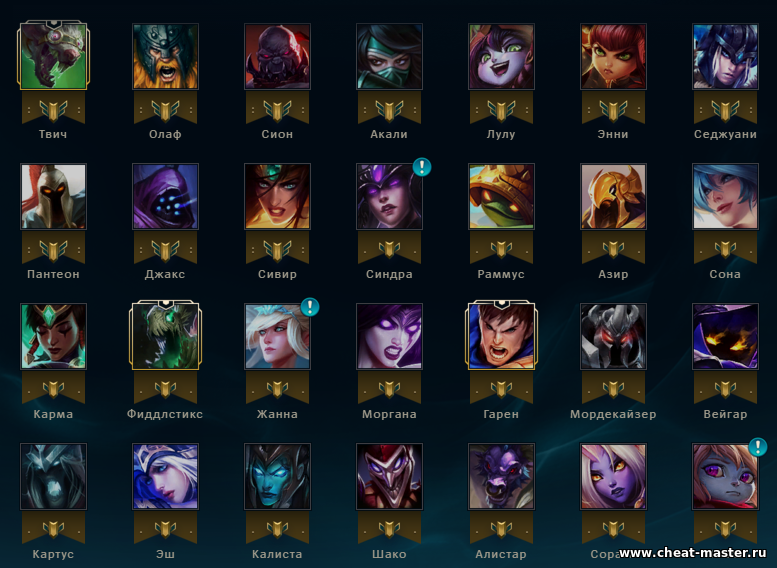Pick the Раммус champion portrait
Image resolution: width=777 pixels, height=568 pixels.
pyautogui.click(x=501, y=197)
